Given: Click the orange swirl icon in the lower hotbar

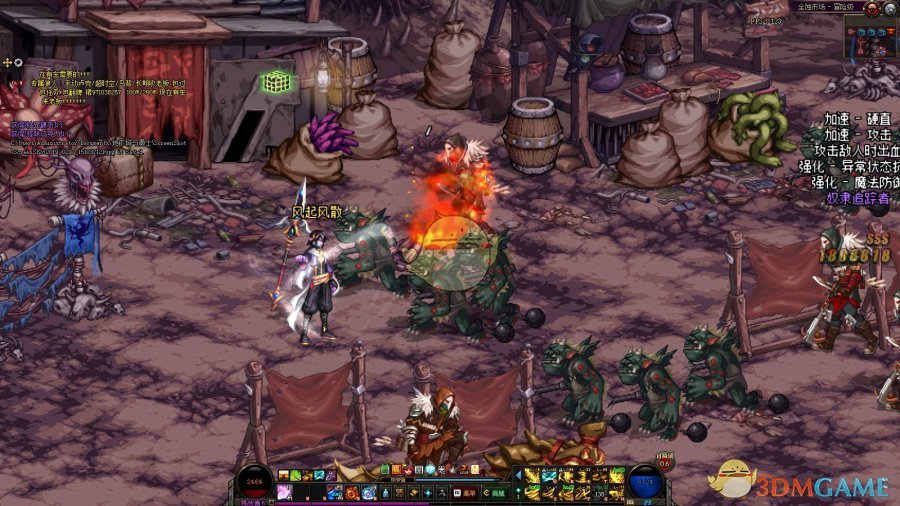Looking at the screenshot, I should pos(351,493).
